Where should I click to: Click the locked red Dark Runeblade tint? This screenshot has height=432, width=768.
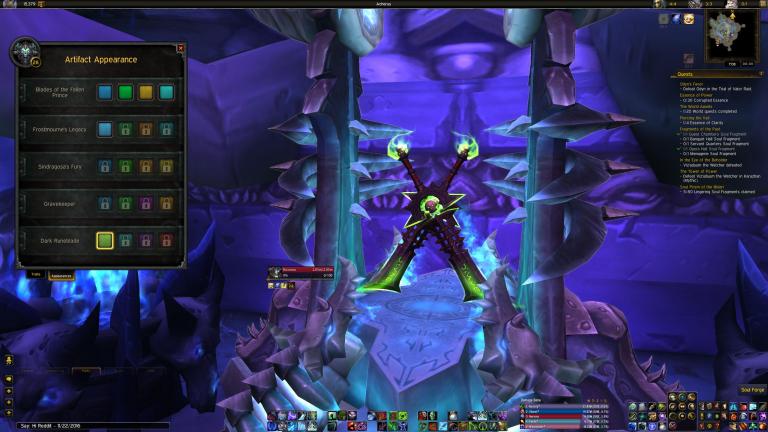[166, 240]
